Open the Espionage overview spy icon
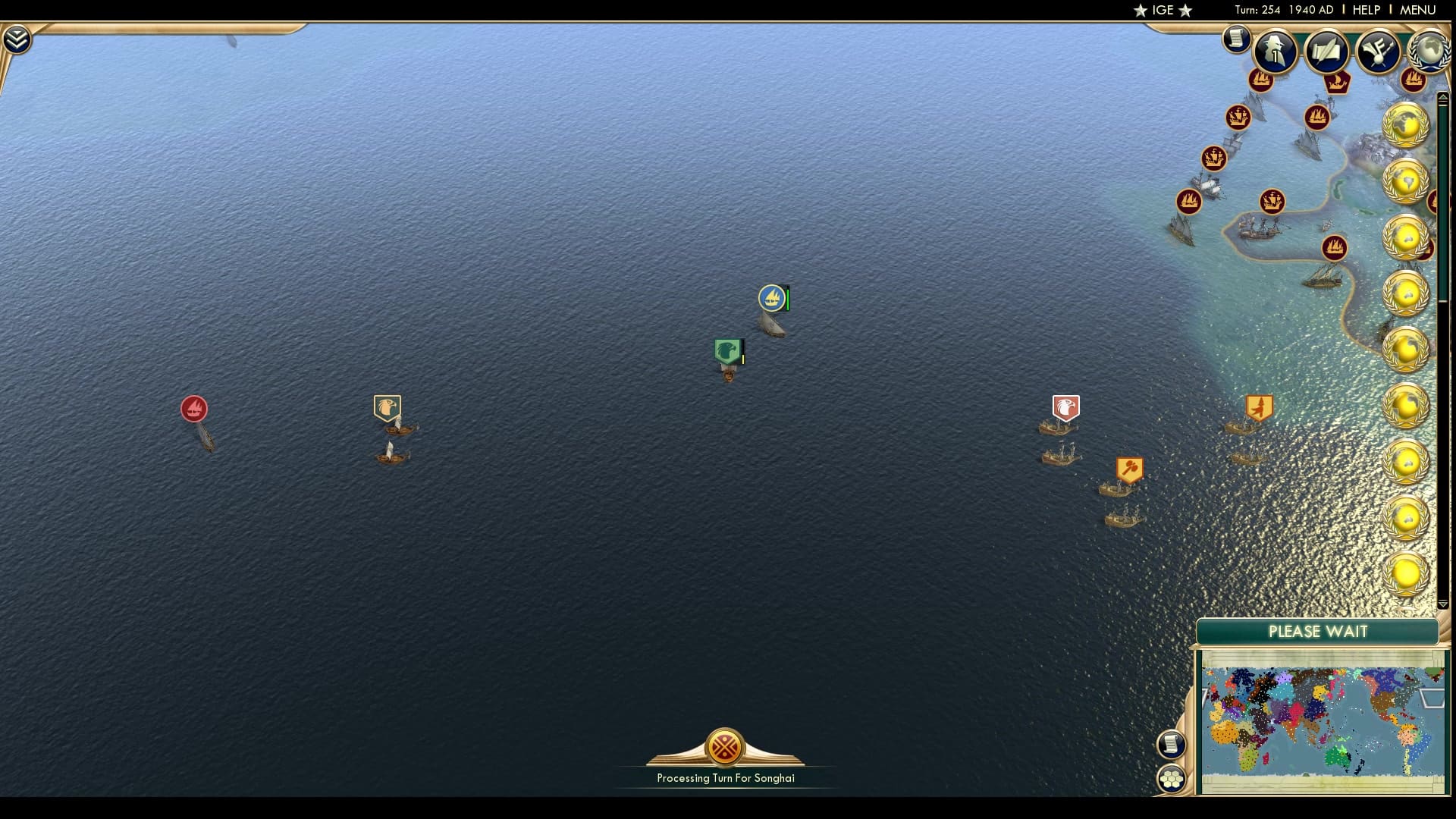Screen dimensions: 1456x819 (x=1274, y=49)
